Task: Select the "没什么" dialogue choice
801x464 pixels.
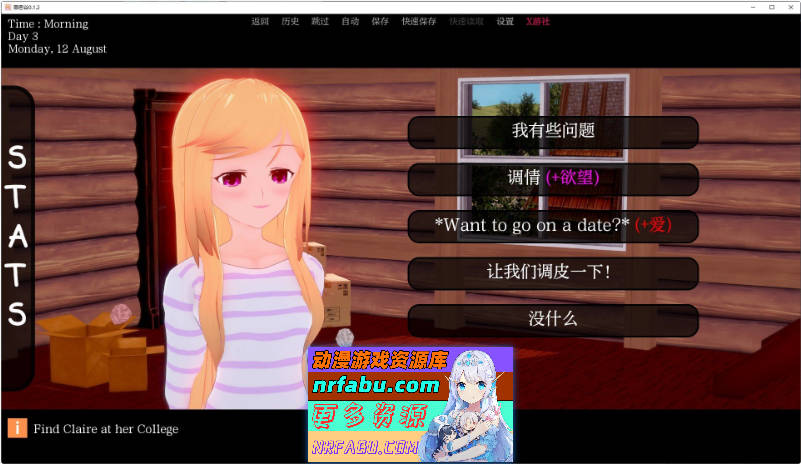Action: point(553,319)
